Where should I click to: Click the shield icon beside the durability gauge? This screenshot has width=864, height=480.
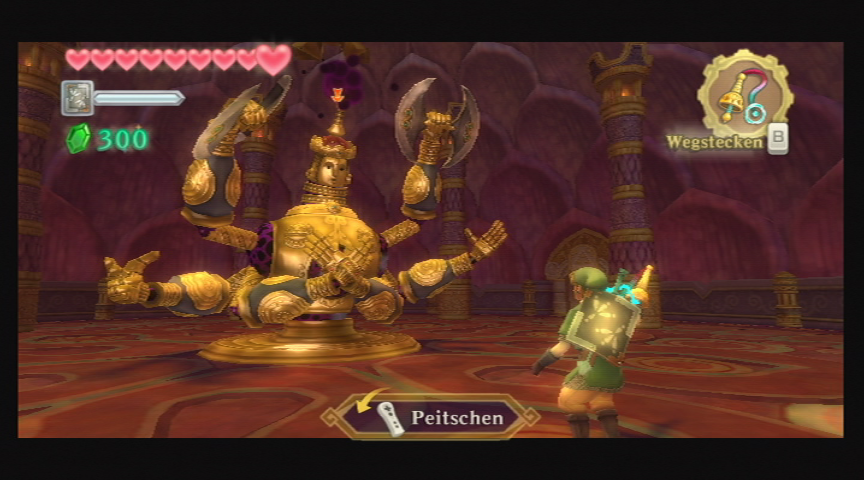coord(77,98)
